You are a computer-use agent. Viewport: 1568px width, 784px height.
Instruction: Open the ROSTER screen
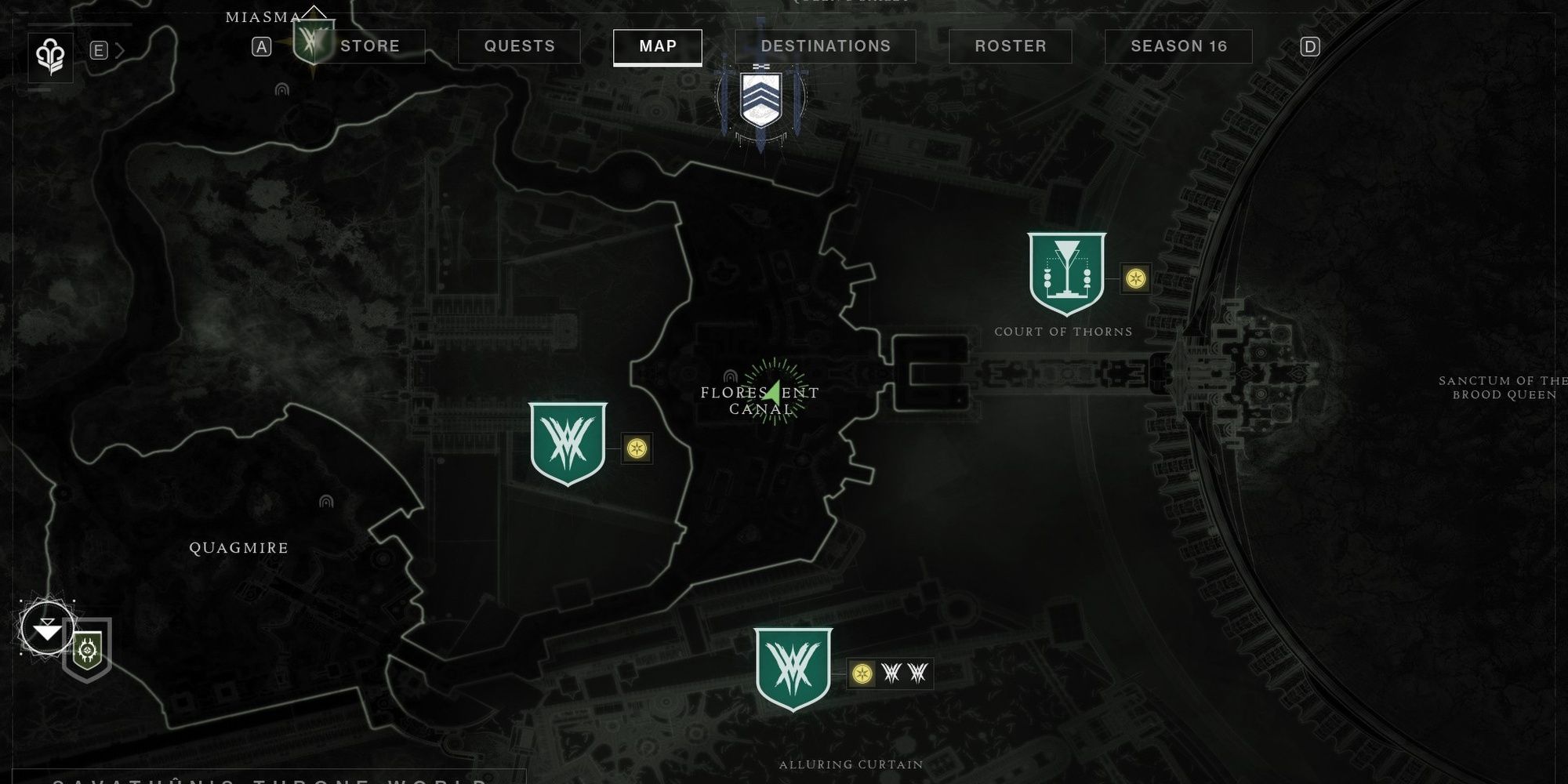(1010, 46)
